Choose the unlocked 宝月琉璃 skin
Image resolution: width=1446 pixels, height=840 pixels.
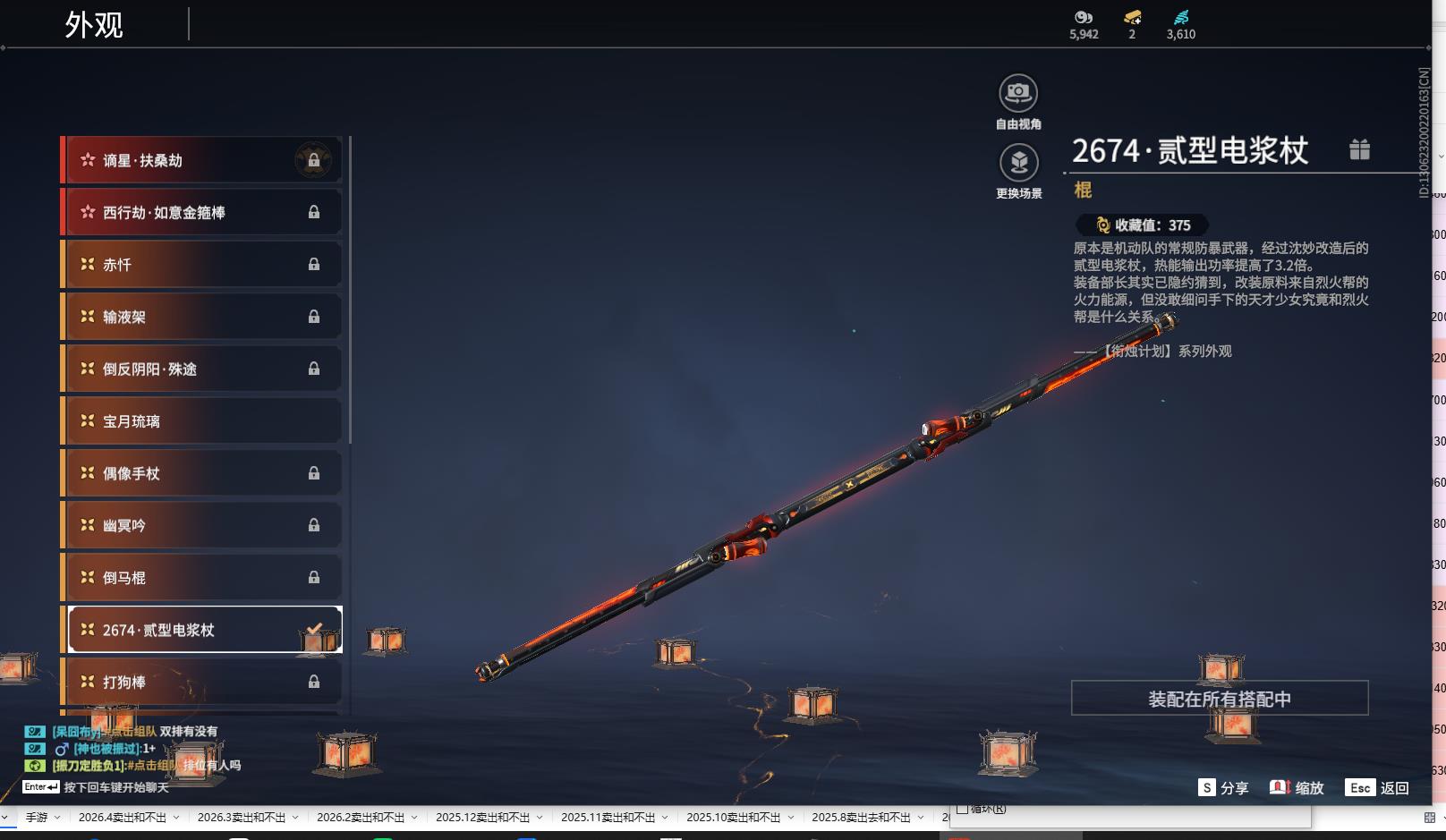[x=202, y=421]
